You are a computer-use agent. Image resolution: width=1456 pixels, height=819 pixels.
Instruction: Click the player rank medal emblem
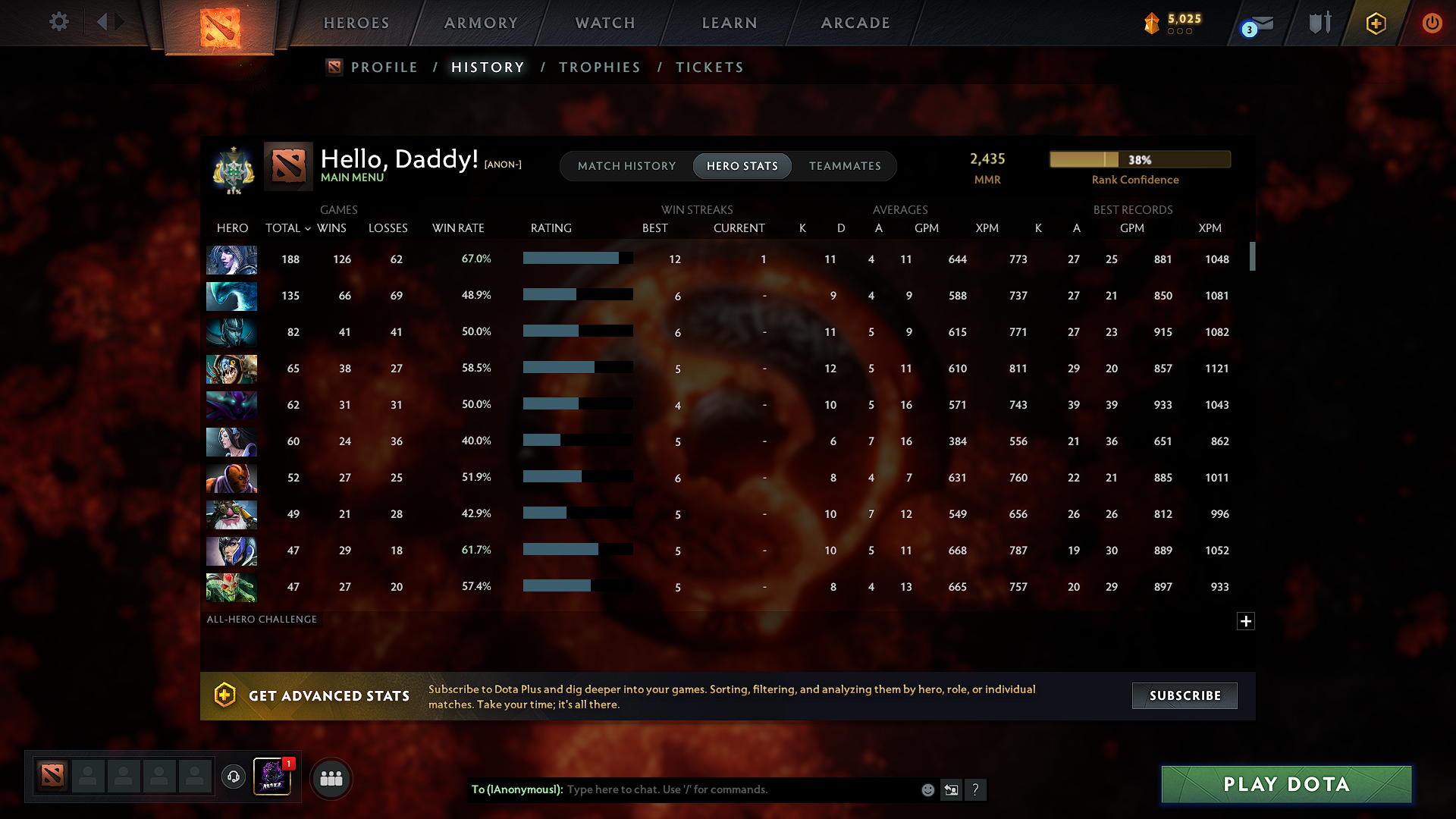(232, 168)
